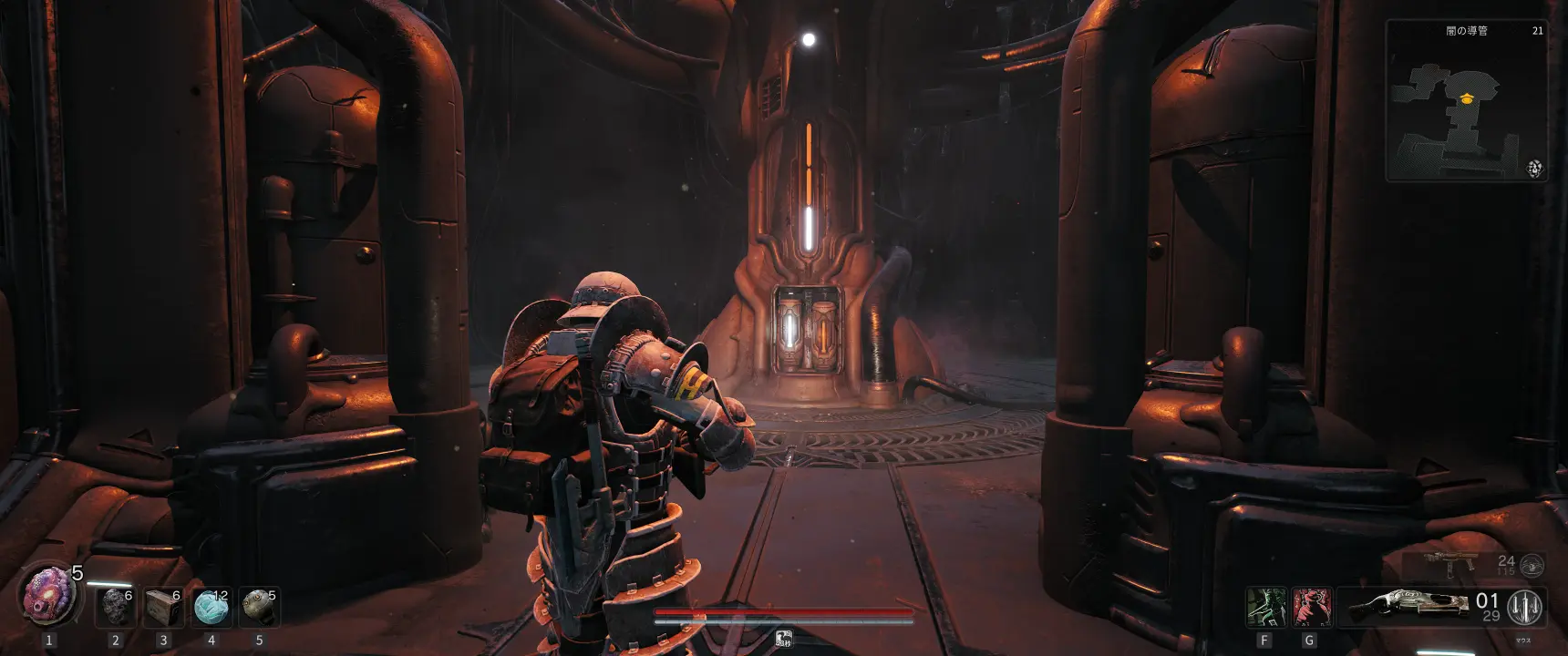Choose the metal studded device in slot 5
The width and height of the screenshot is (1568, 656).
tap(258, 606)
